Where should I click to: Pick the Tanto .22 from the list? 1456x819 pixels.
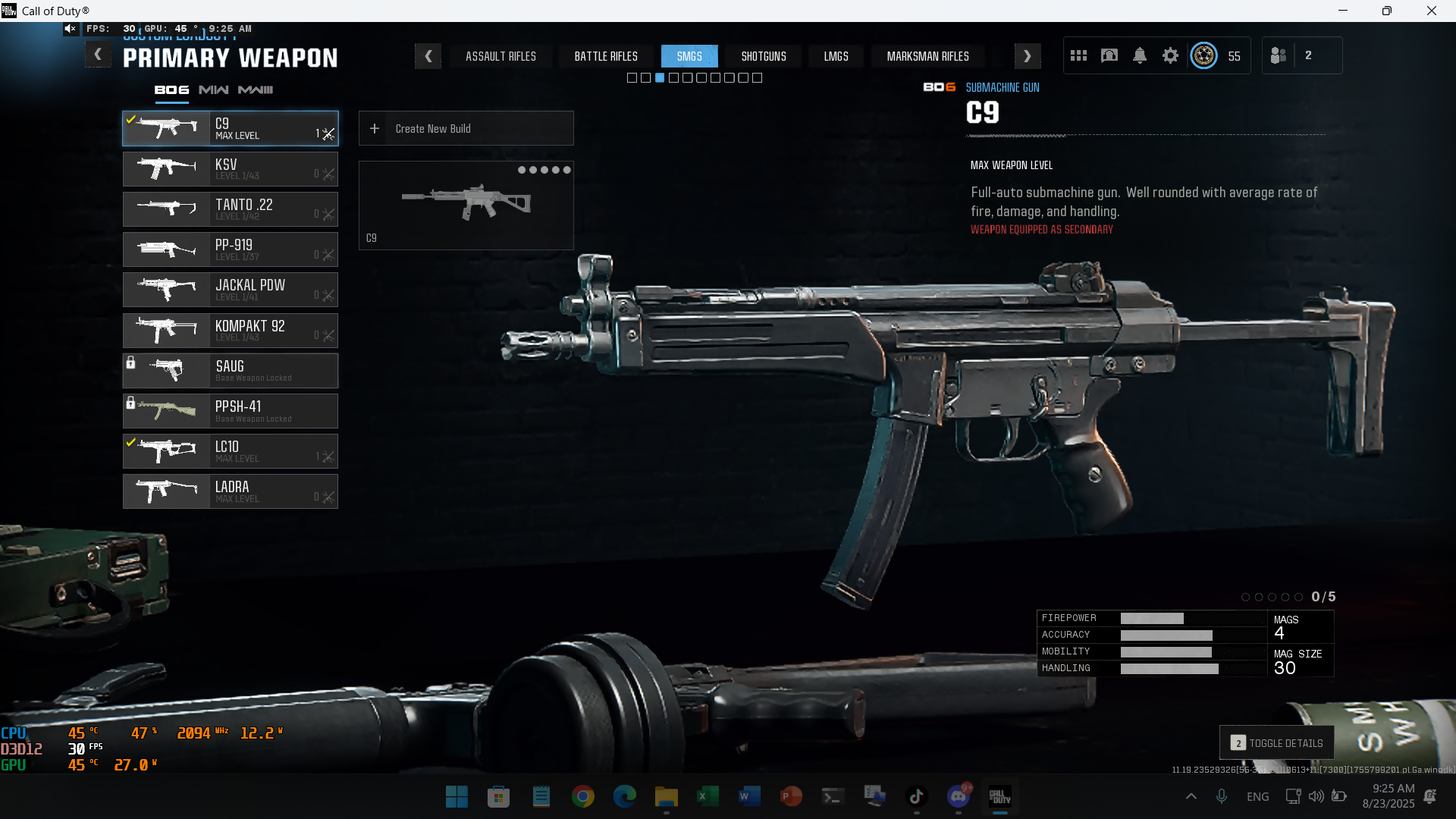(x=231, y=209)
